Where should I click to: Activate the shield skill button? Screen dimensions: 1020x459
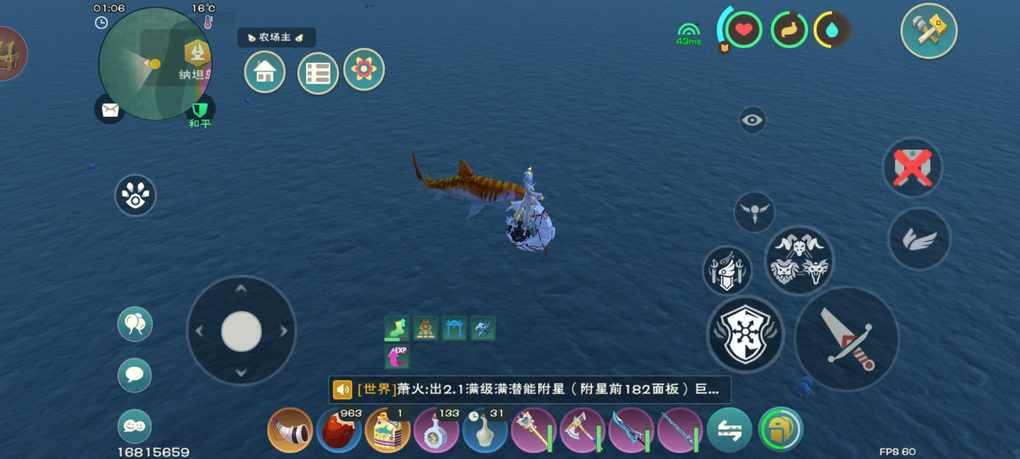pyautogui.click(x=745, y=334)
